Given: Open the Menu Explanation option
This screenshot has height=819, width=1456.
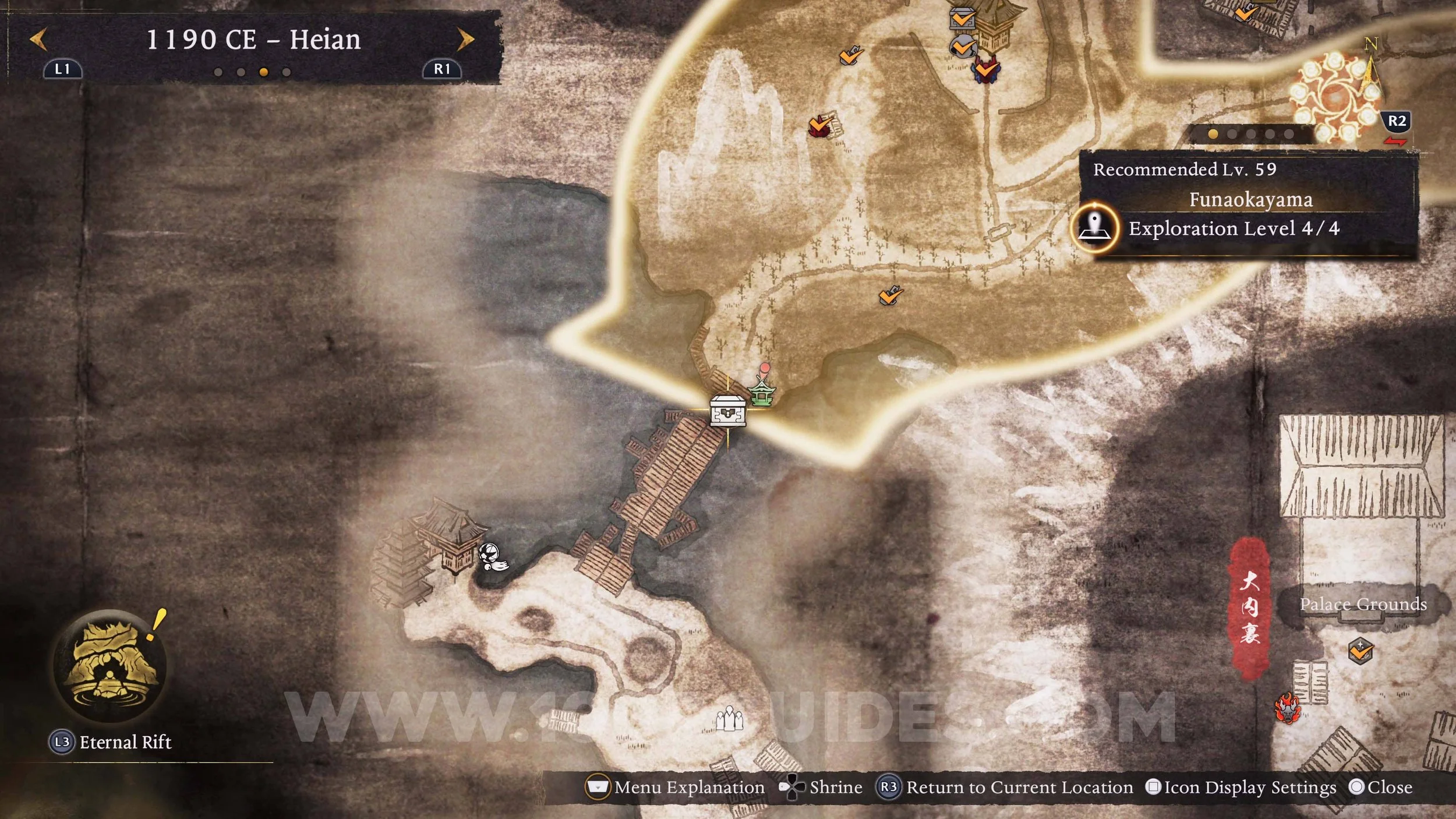Looking at the screenshot, I should [676, 788].
